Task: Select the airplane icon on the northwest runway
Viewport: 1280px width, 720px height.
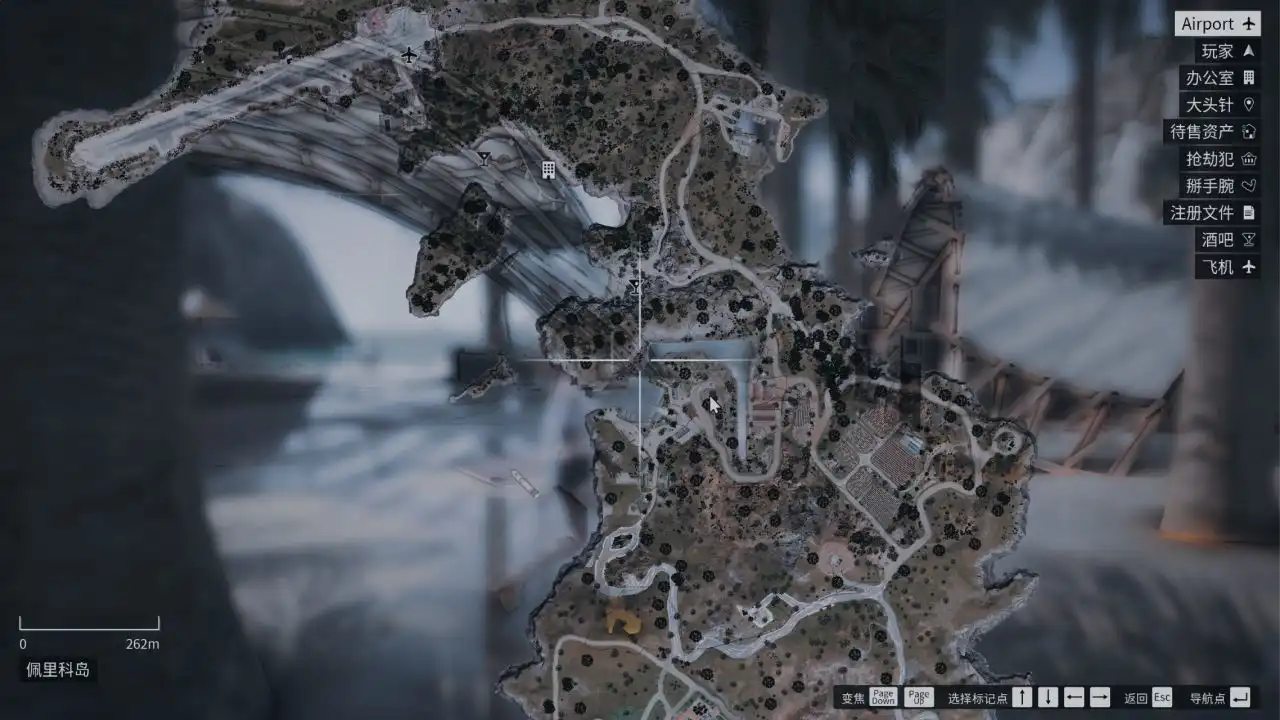Action: pos(410,57)
